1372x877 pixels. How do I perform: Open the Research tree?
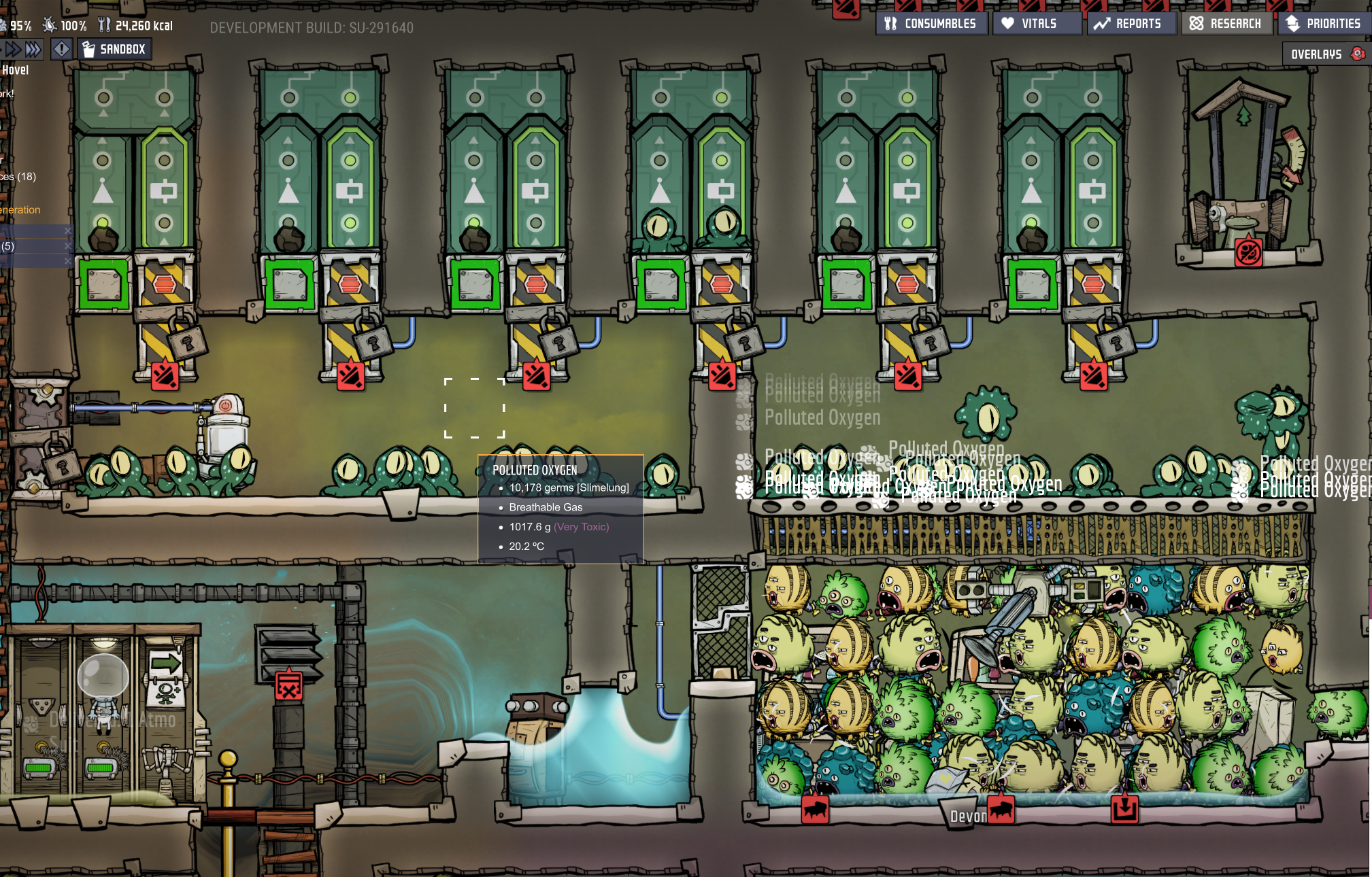(1226, 24)
